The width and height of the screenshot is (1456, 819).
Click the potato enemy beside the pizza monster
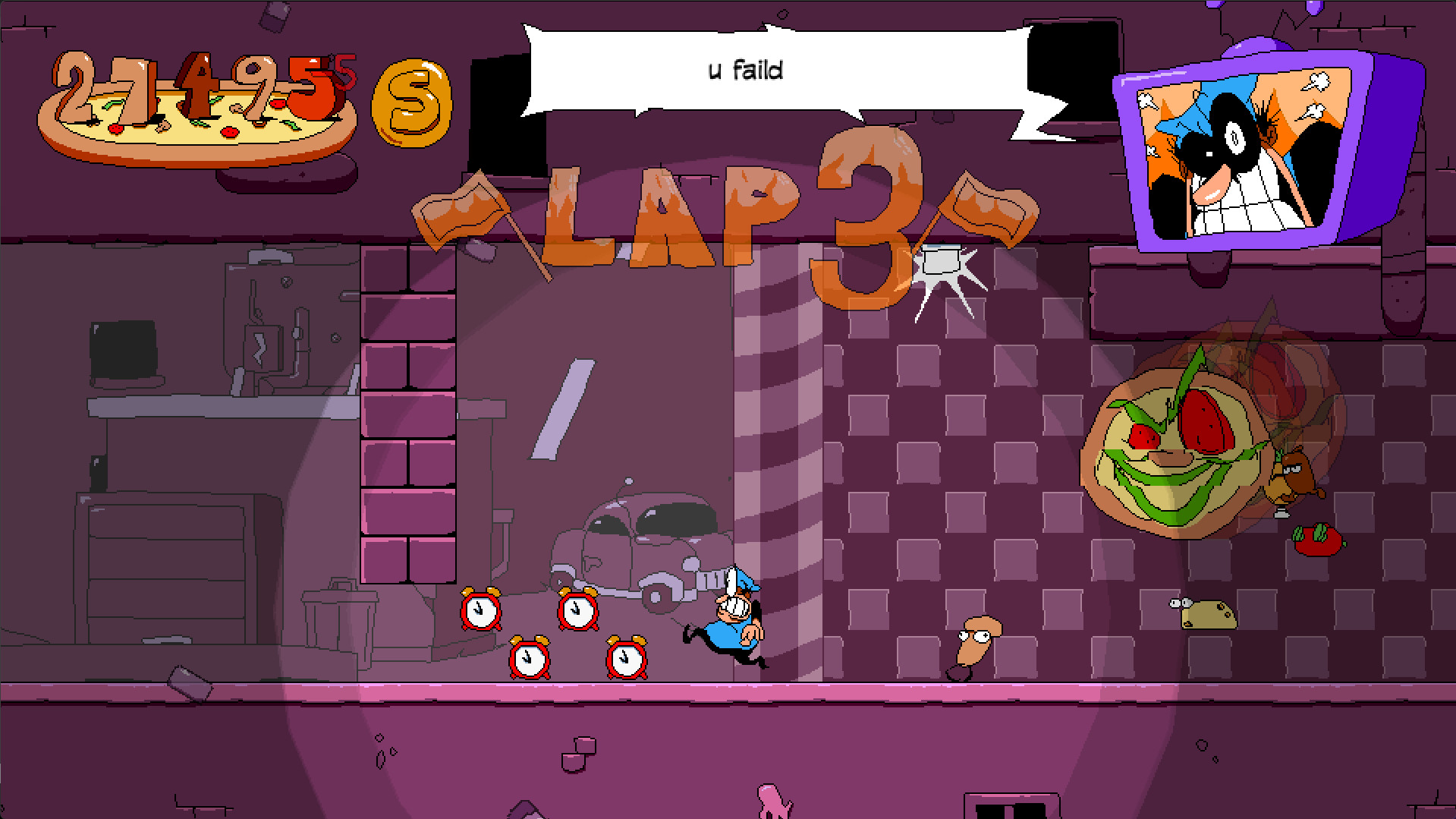click(x=1293, y=478)
